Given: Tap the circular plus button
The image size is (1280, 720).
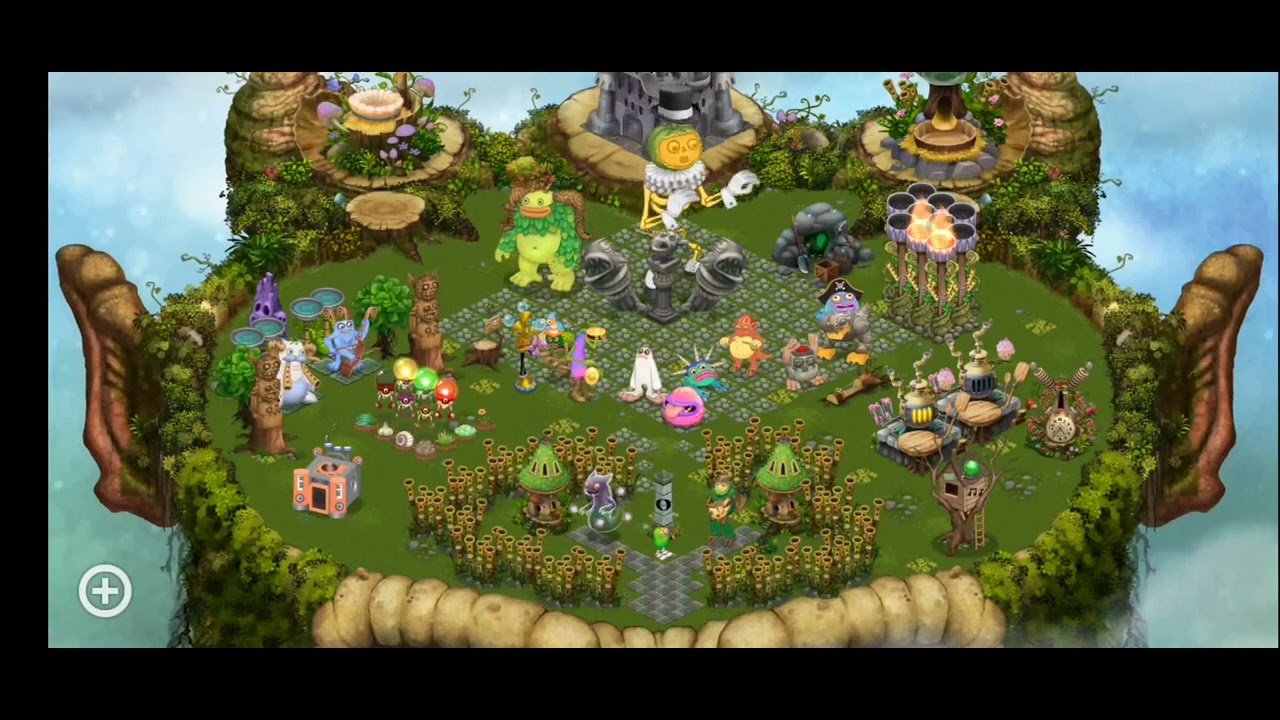Looking at the screenshot, I should point(105,591).
